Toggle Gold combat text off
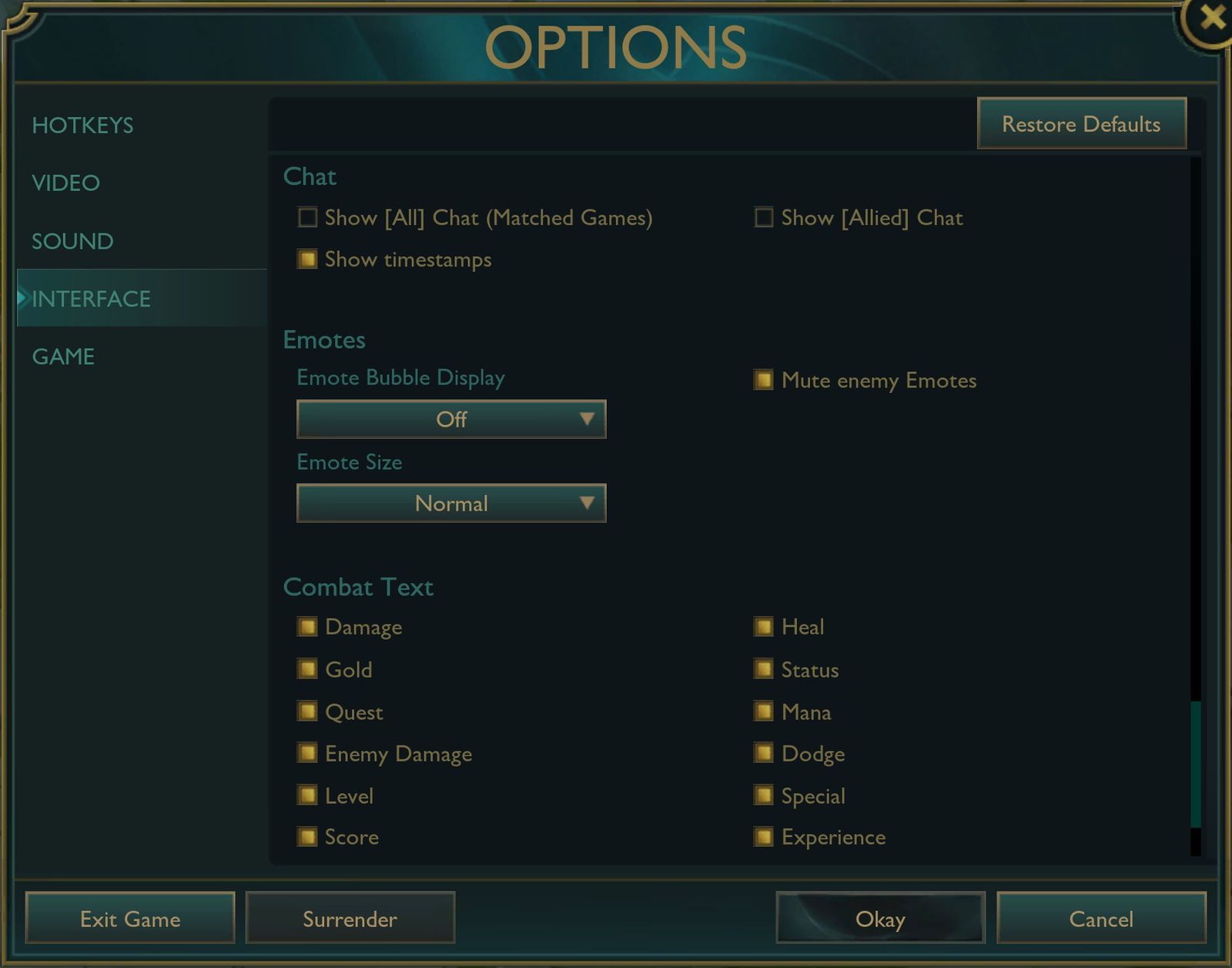1232x968 pixels. (306, 669)
